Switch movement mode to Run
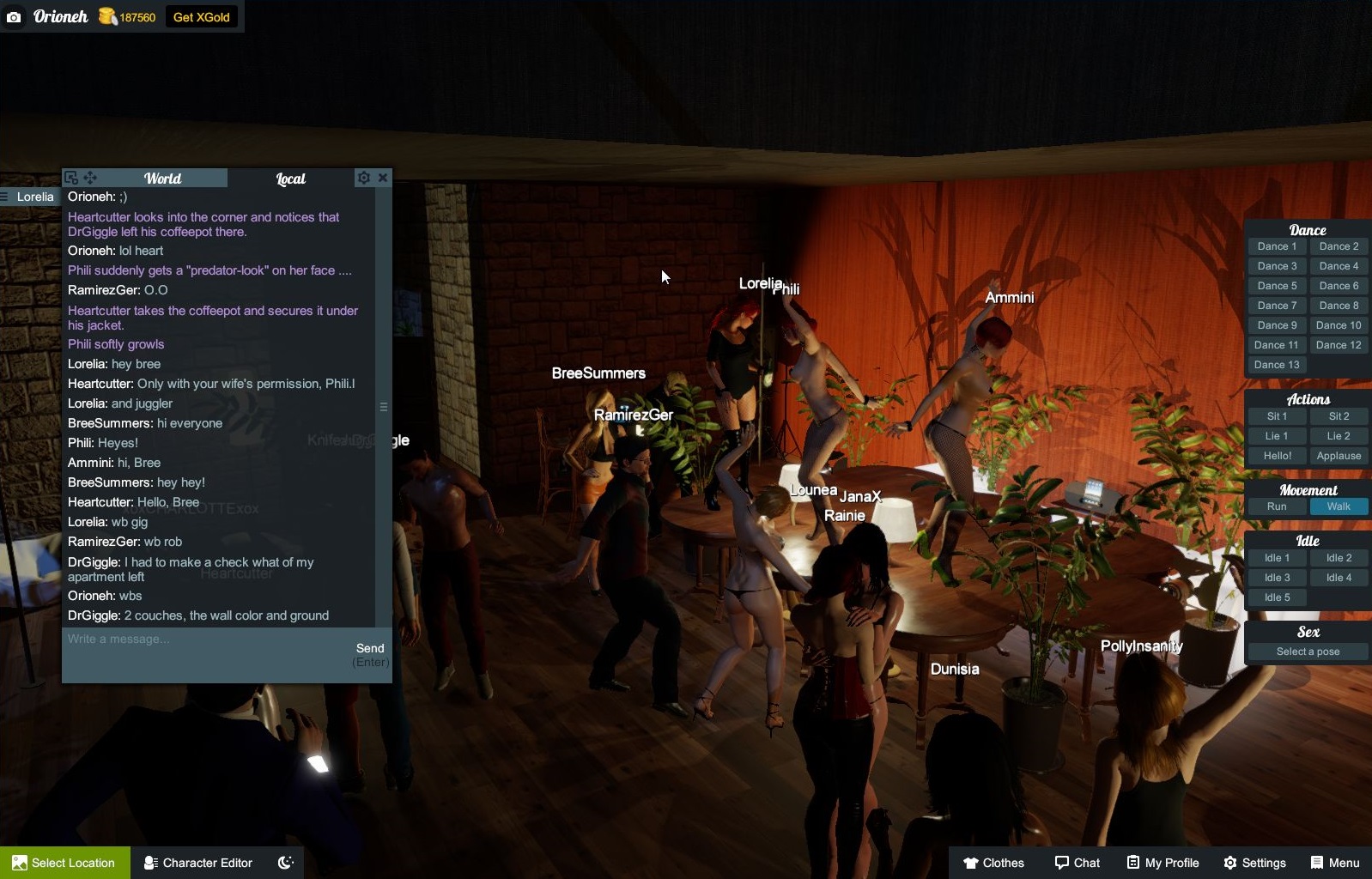Viewport: 1372px width, 879px height. pos(1277,506)
